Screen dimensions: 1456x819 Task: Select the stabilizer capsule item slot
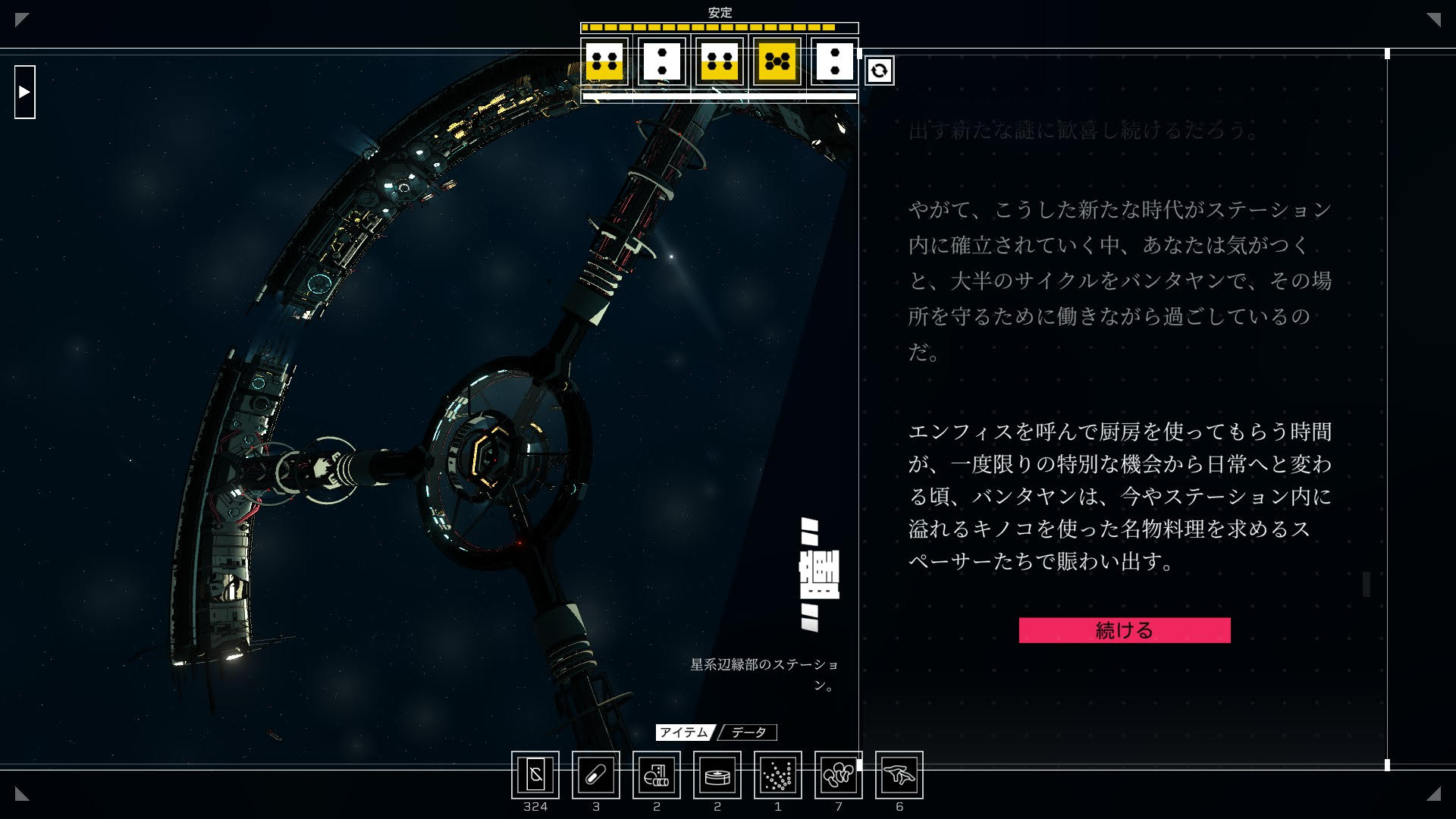click(596, 775)
